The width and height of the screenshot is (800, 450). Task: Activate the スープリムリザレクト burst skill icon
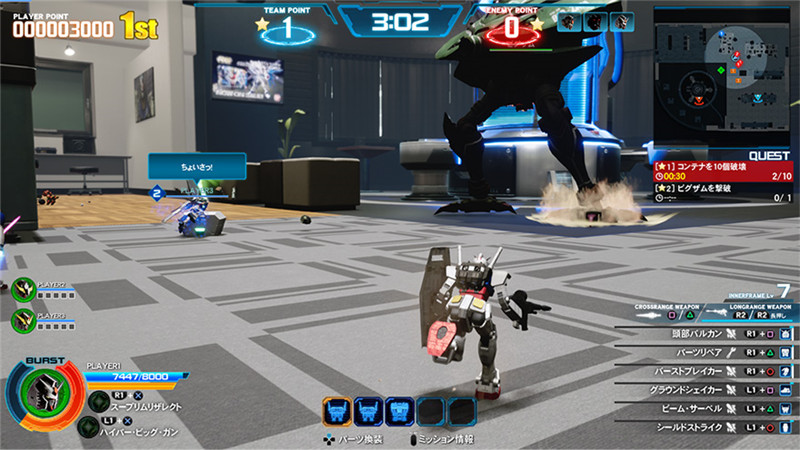pyautogui.click(x=97, y=400)
